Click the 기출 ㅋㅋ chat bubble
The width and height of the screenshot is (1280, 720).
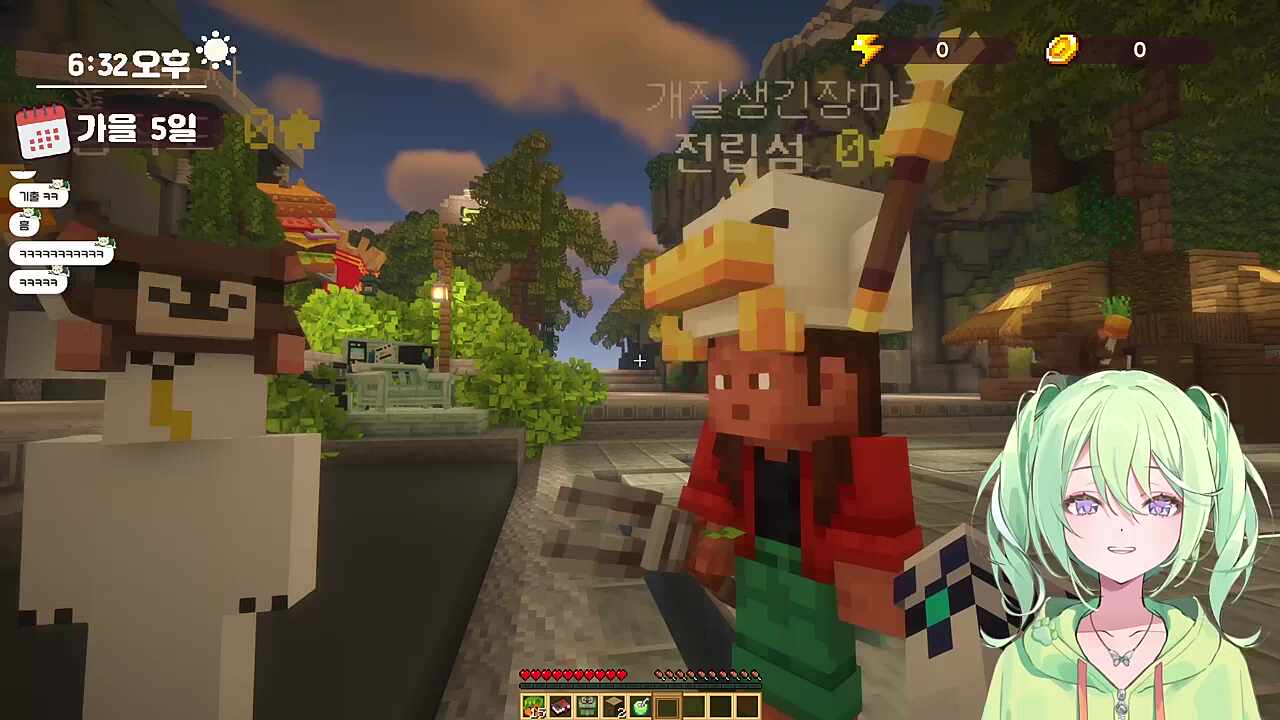click(x=37, y=196)
